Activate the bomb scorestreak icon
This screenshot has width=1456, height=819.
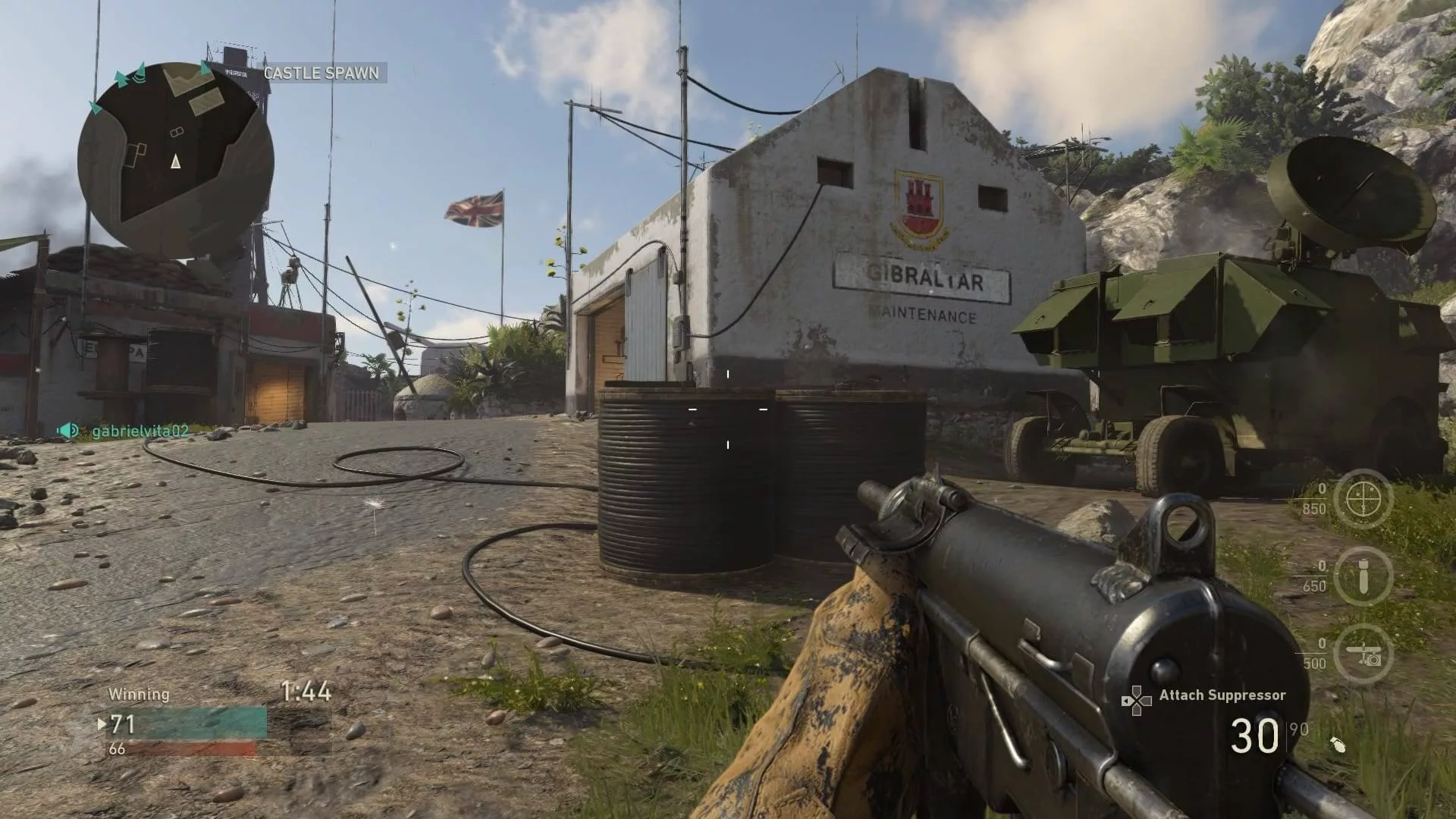click(x=1363, y=576)
